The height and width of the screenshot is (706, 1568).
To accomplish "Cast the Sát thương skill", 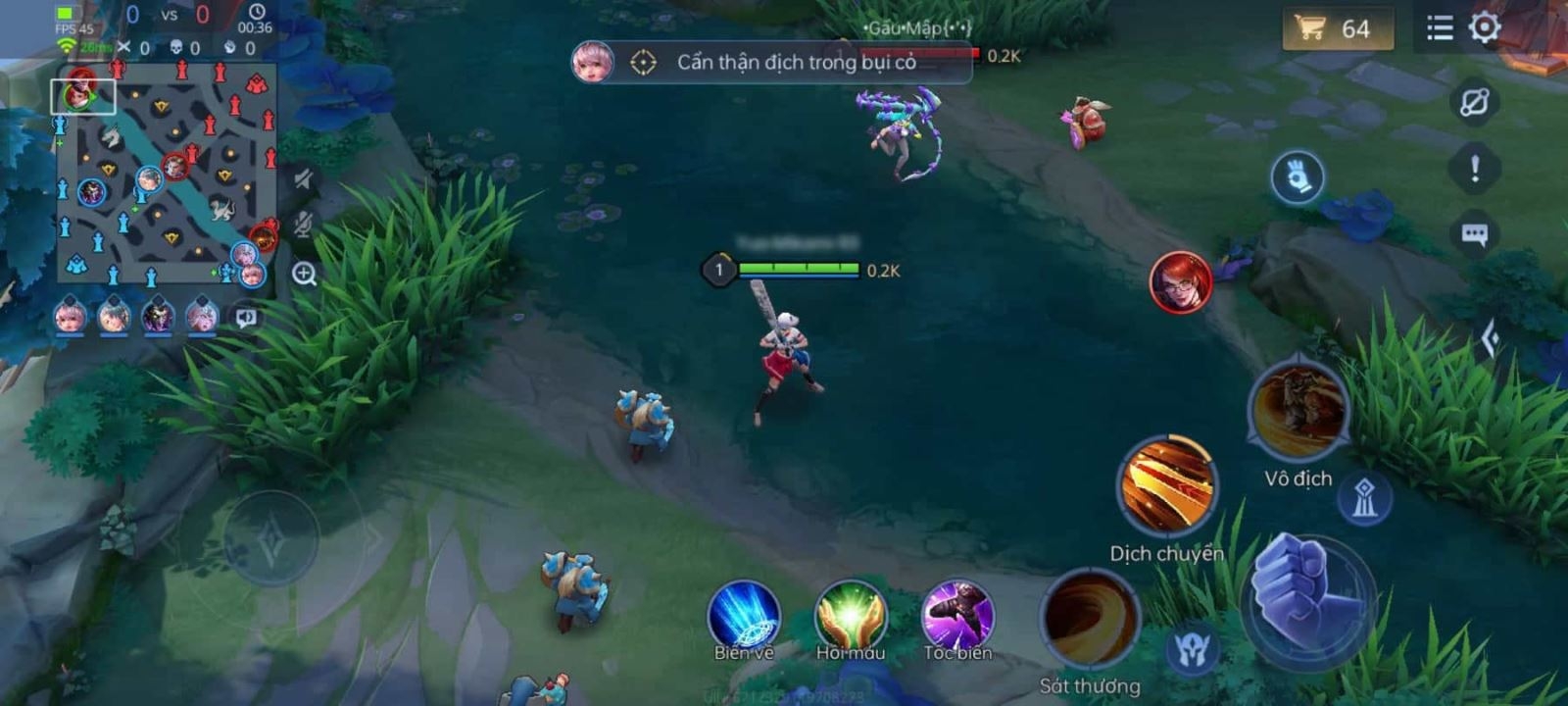I will (1089, 620).
